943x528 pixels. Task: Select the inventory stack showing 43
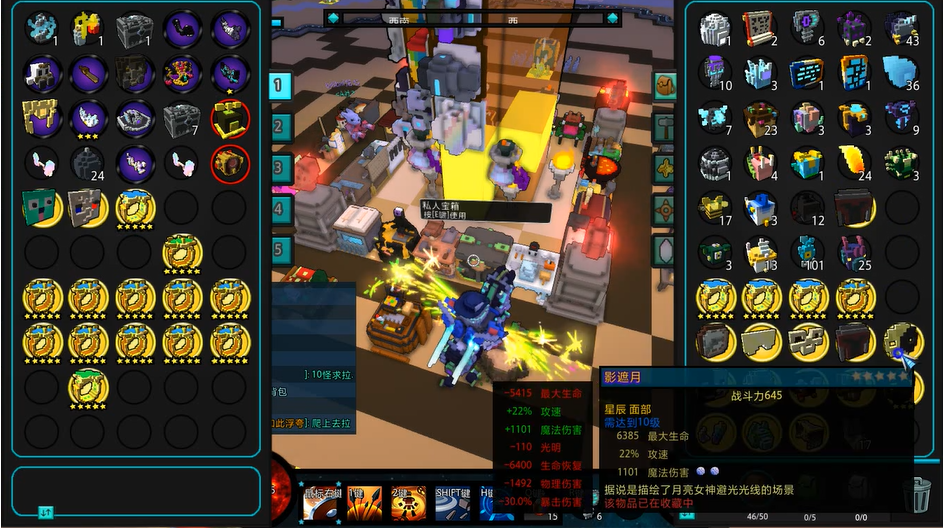click(x=900, y=28)
